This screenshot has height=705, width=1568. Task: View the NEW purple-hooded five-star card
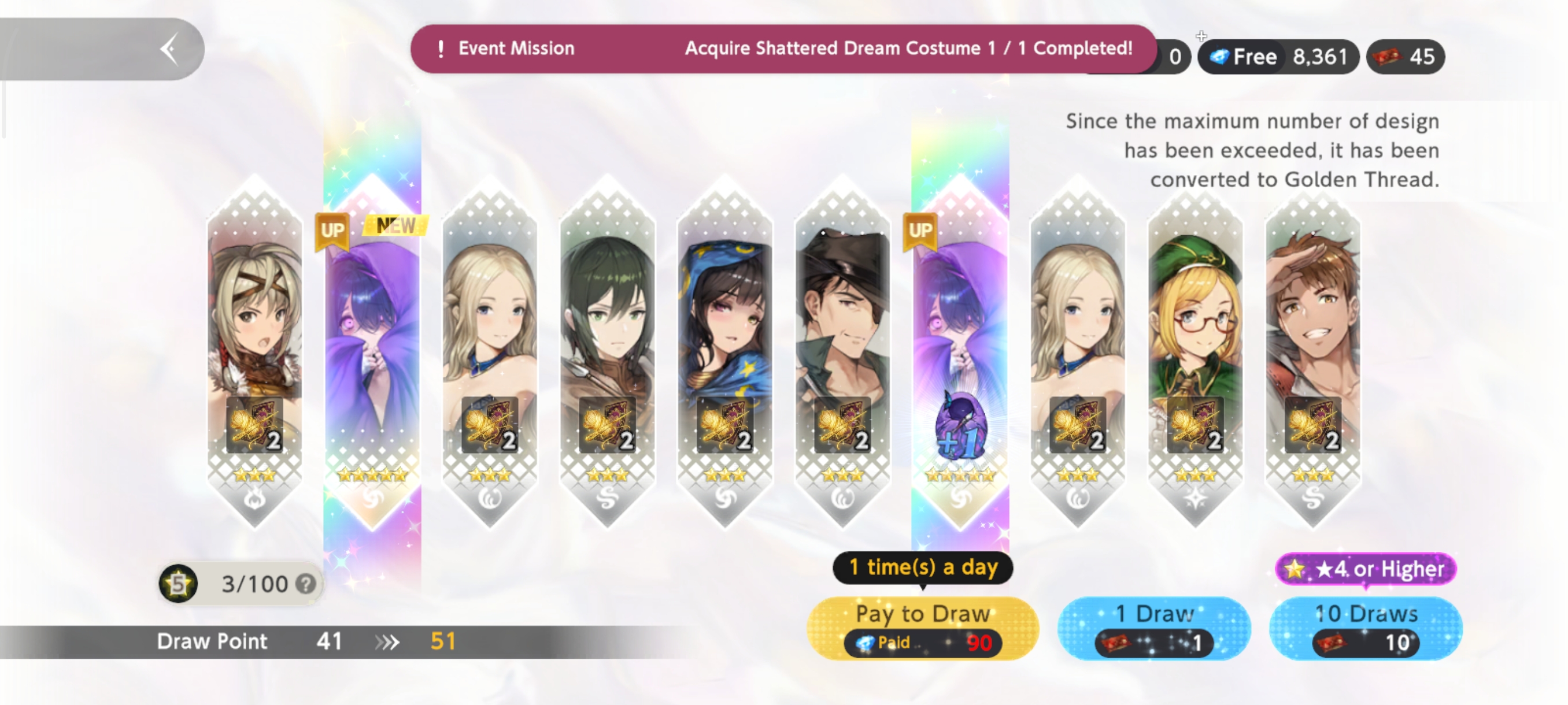(x=372, y=353)
